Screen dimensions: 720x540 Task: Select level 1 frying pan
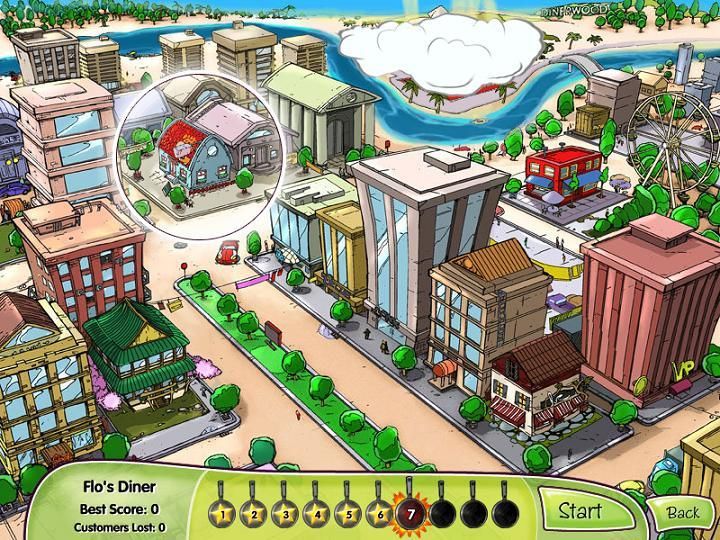224,514
